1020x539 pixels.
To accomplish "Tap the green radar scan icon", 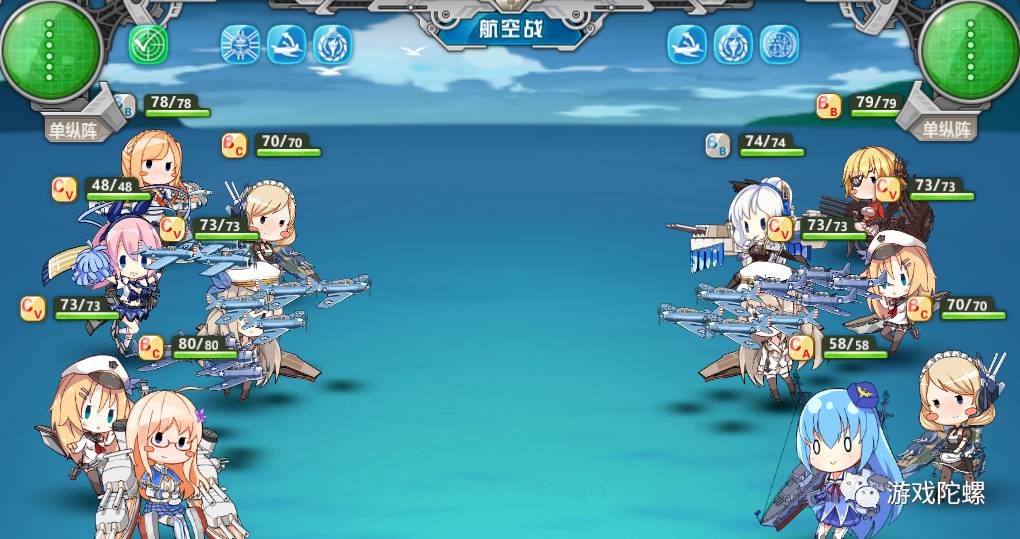I will pos(148,45).
